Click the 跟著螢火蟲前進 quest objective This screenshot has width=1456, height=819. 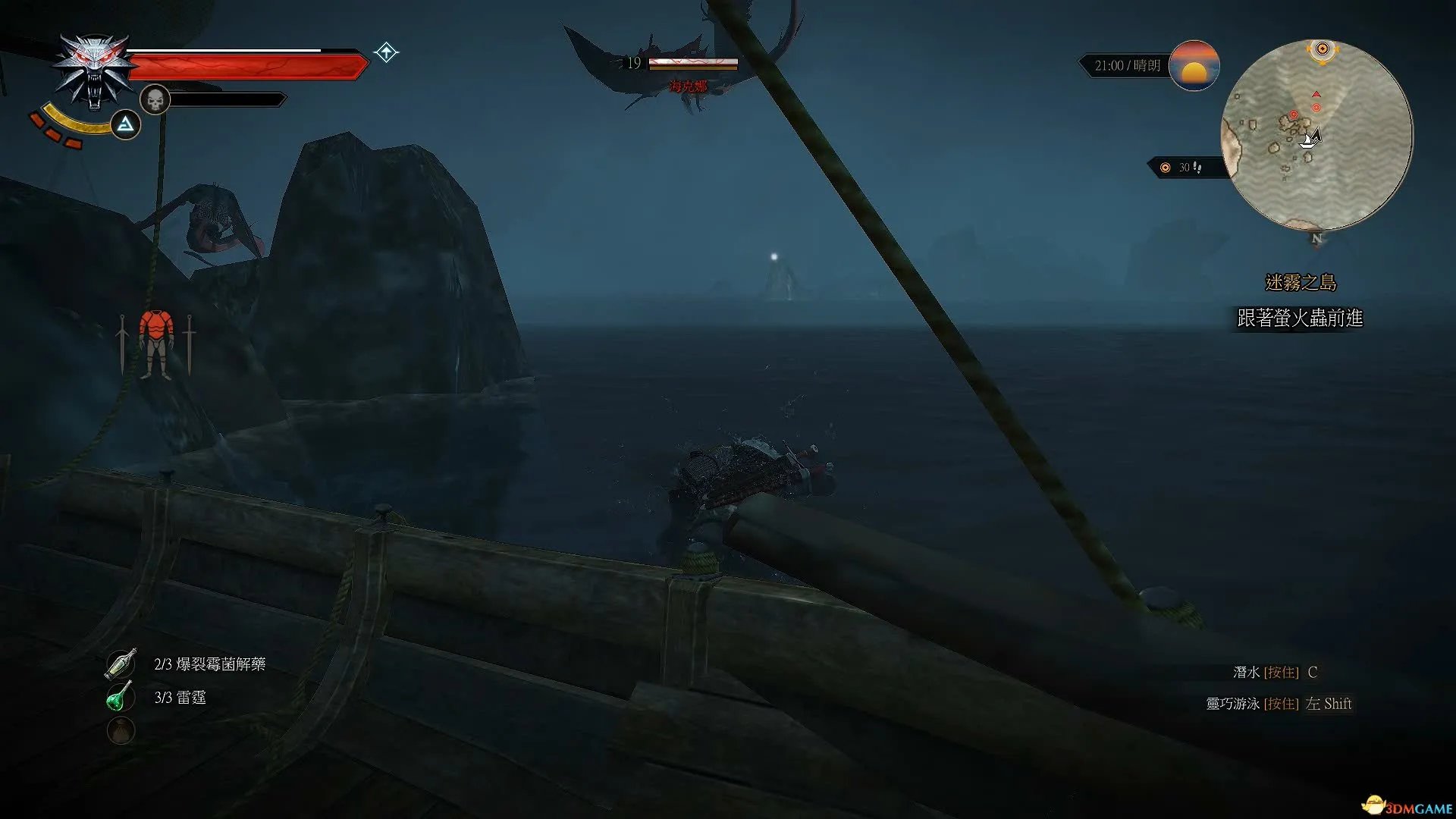[x=1300, y=318]
